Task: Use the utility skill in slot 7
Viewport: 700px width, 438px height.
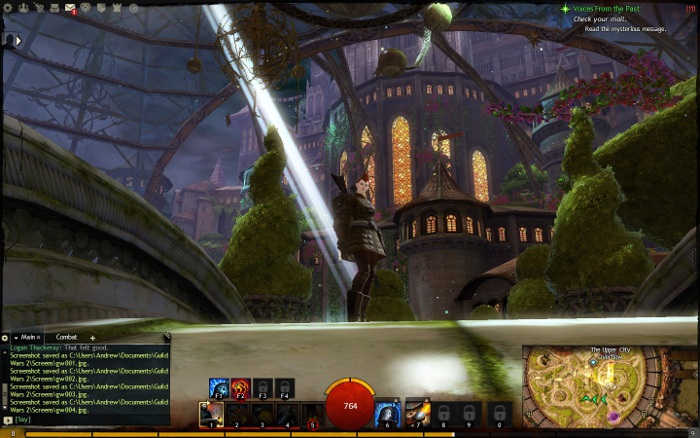Action: [416, 413]
